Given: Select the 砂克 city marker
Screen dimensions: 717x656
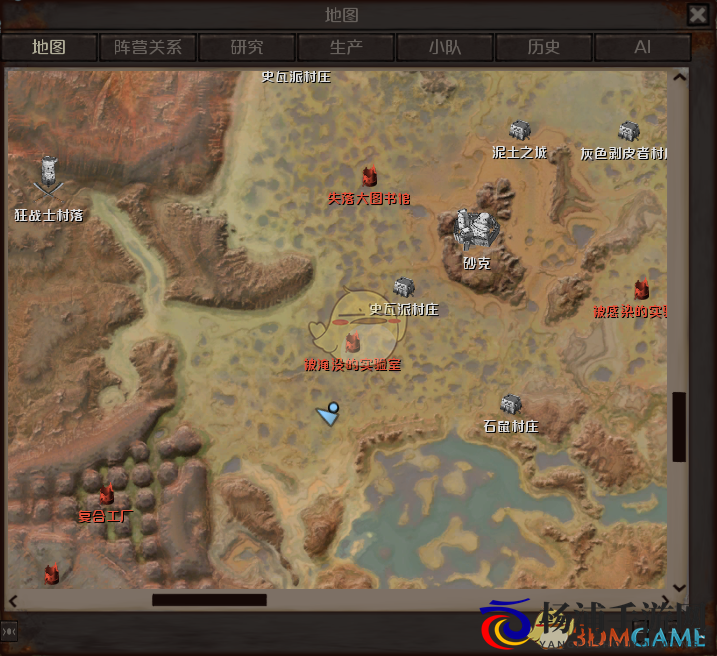Looking at the screenshot, I should pos(476,230).
